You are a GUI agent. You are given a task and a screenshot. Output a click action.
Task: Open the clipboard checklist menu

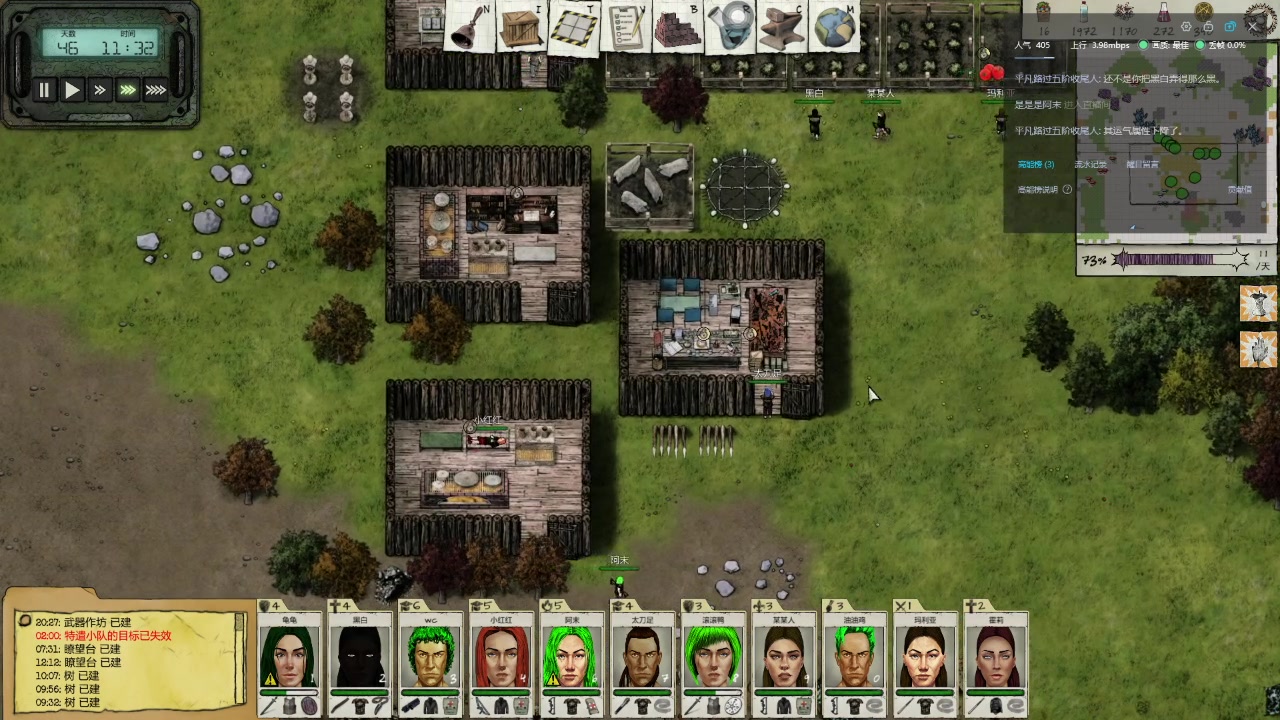click(x=627, y=27)
